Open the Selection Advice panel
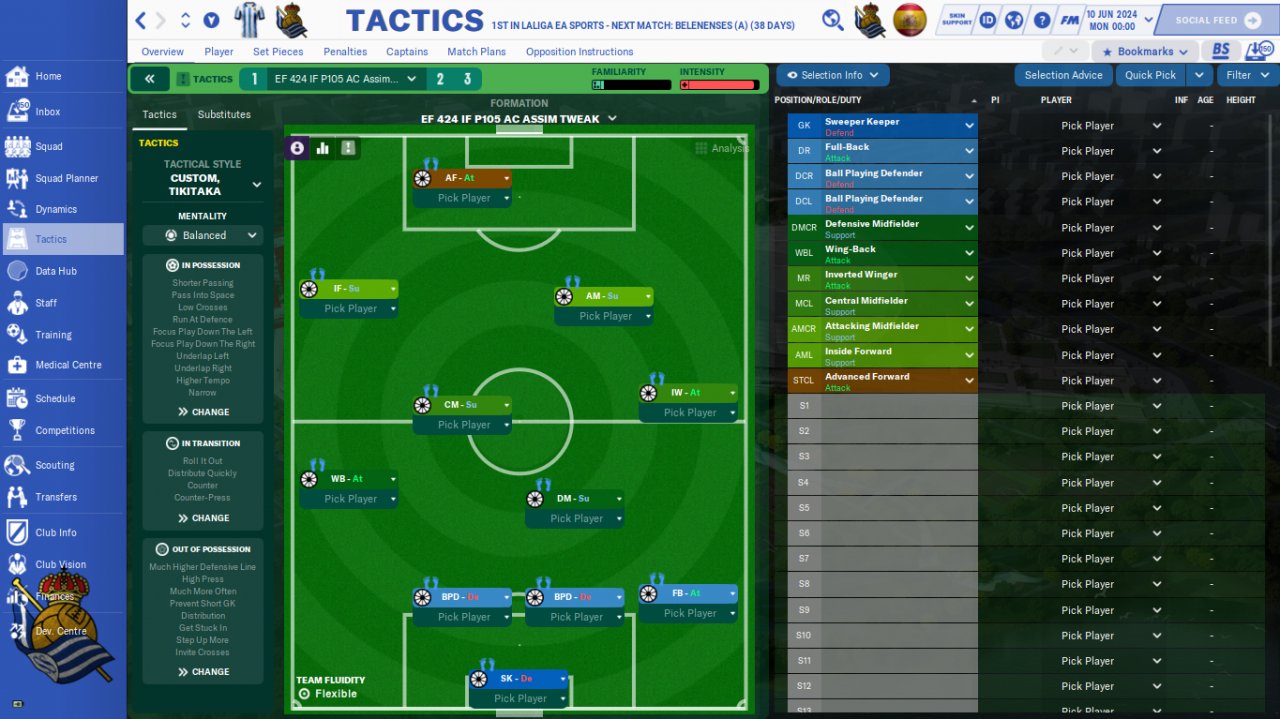 coord(1063,75)
